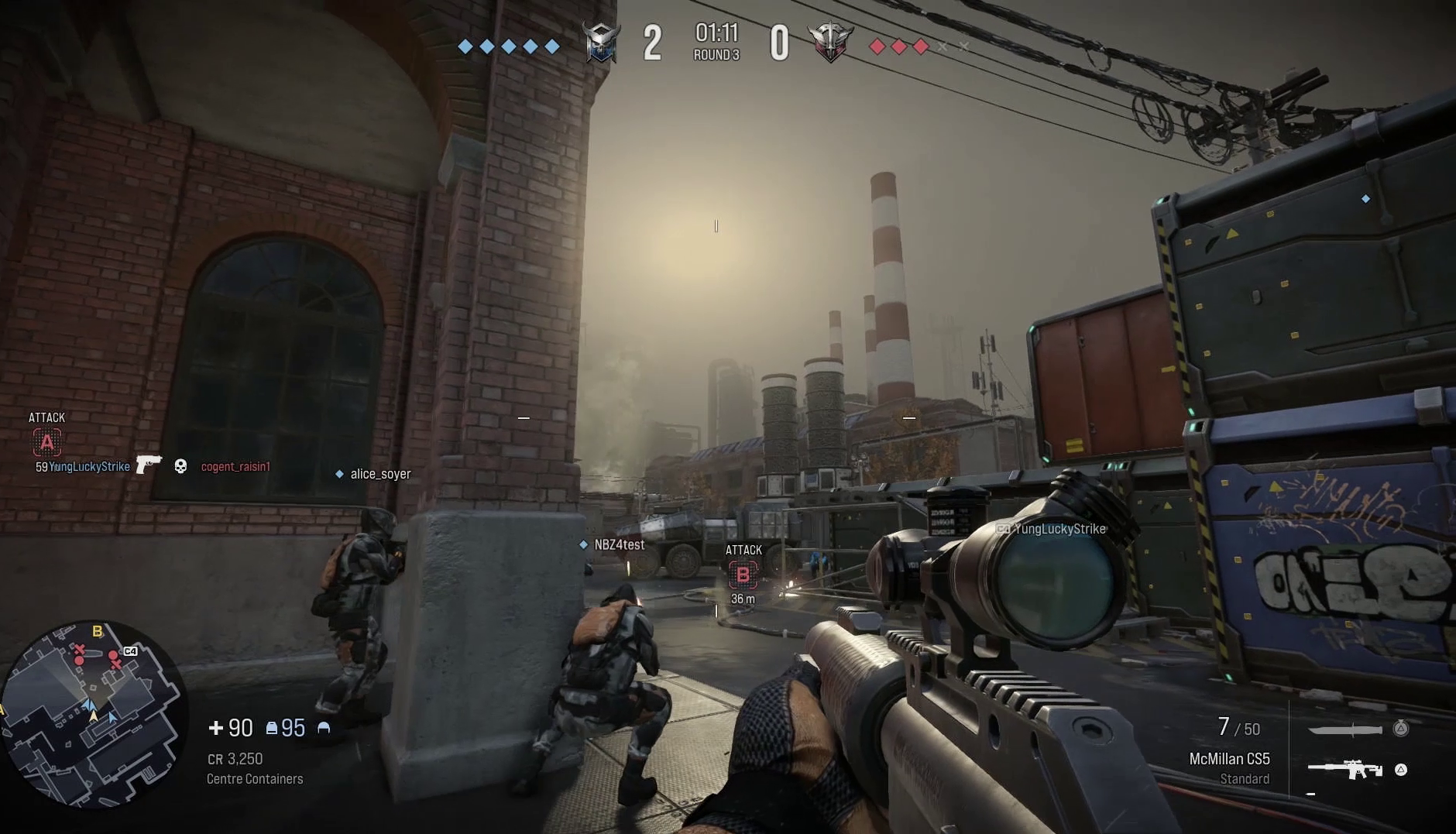
Task: Click the C4 marker on the minimap
Action: [129, 651]
